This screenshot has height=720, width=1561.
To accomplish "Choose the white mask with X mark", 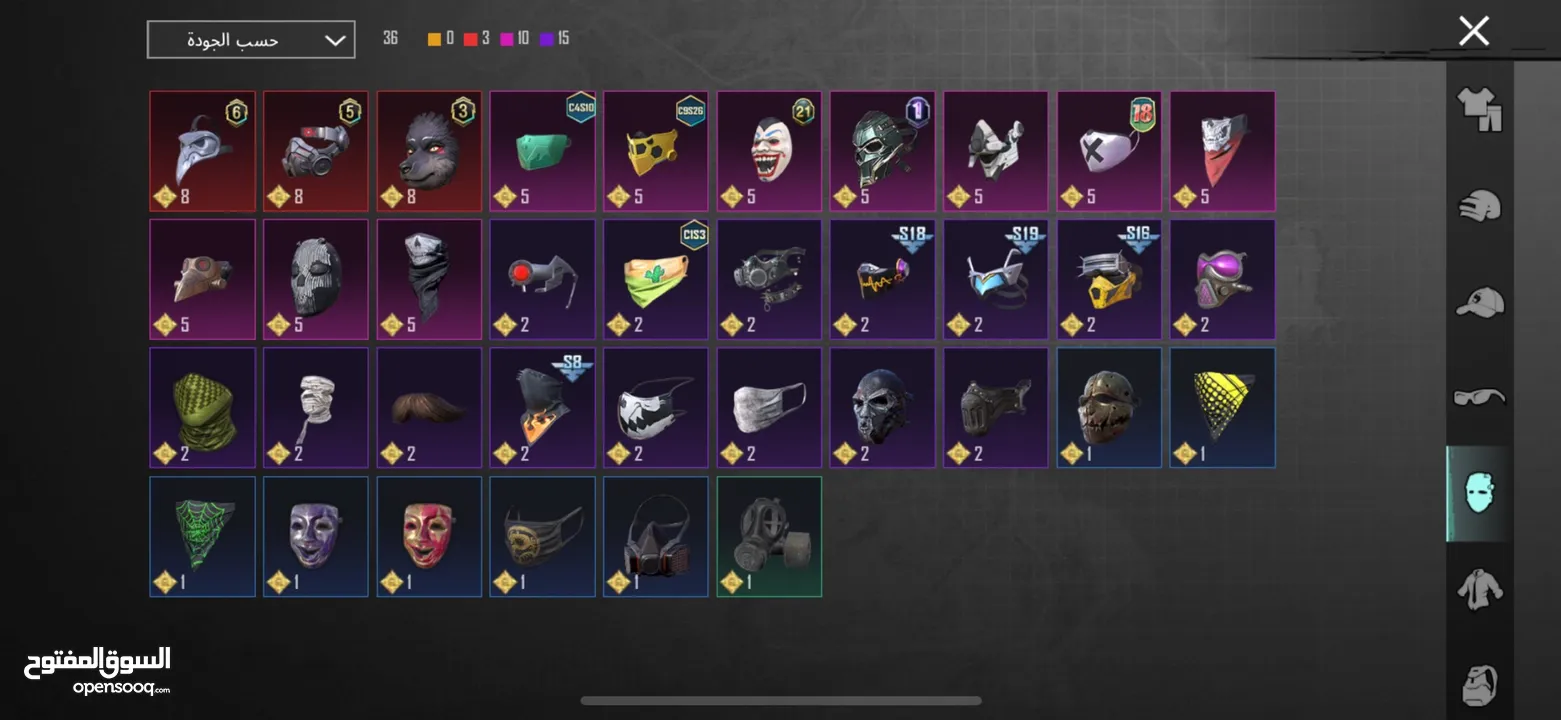I will tap(1109, 151).
